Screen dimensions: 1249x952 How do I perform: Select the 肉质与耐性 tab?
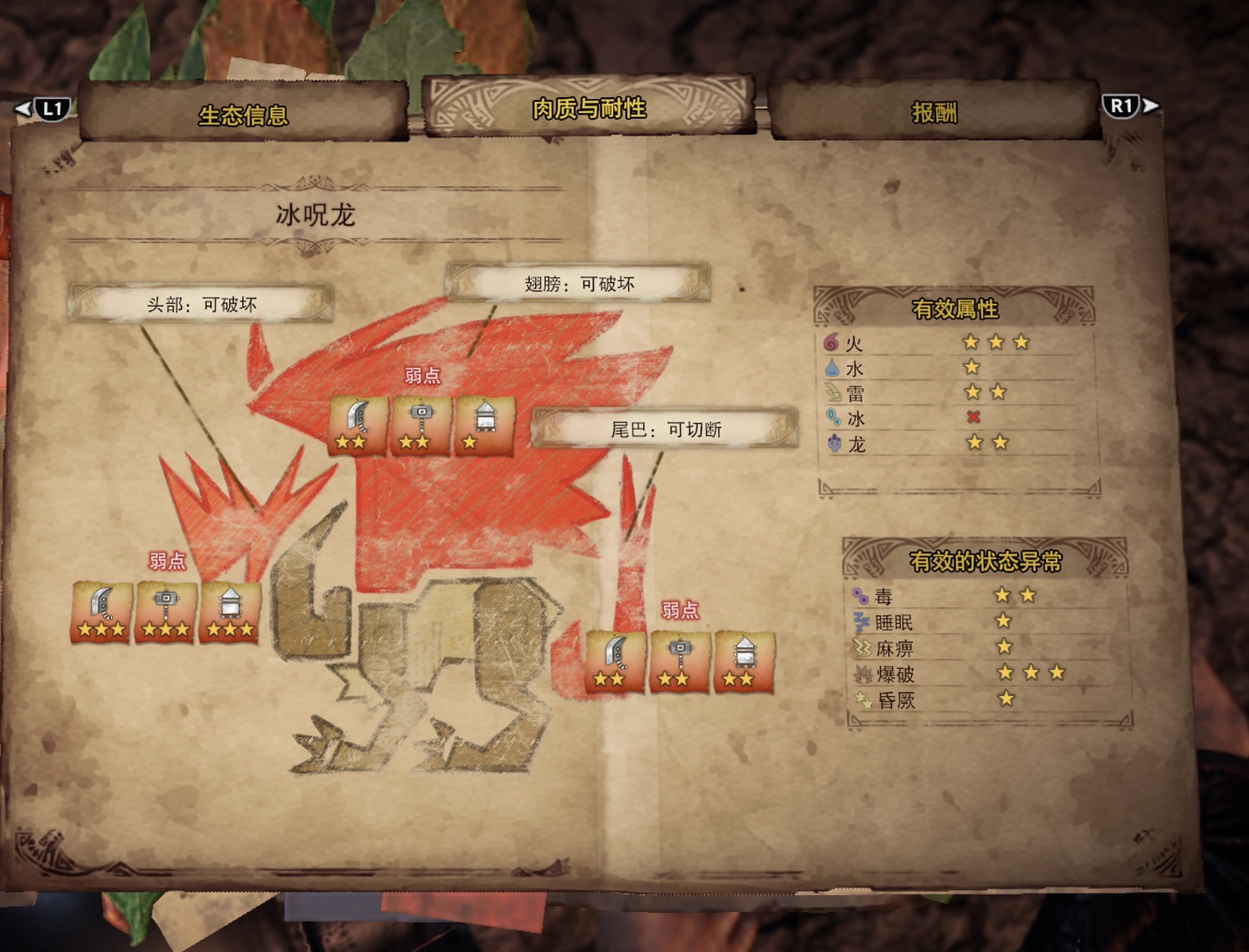tap(589, 108)
